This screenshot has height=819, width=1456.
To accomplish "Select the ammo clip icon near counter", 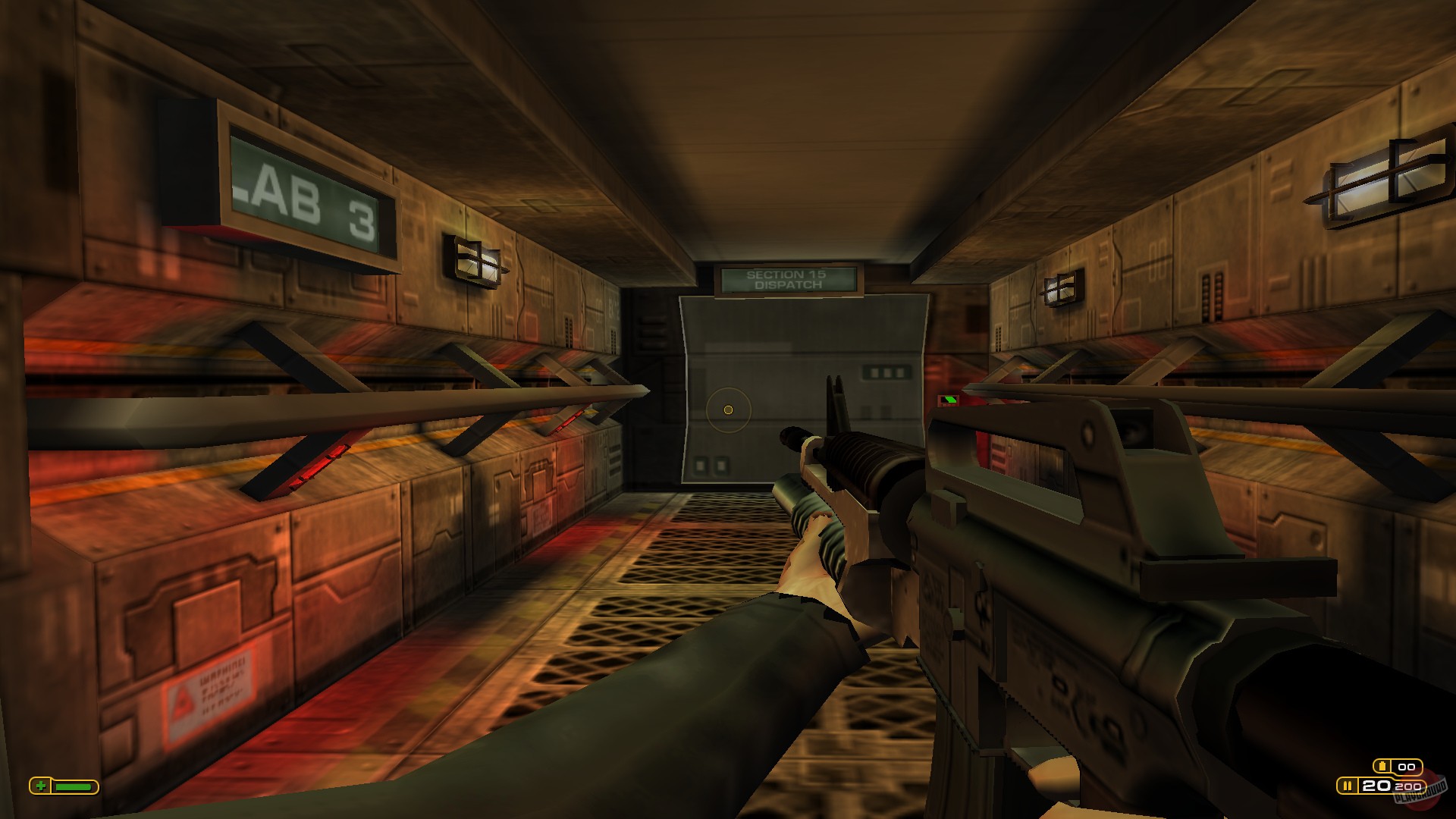I will (1382, 766).
